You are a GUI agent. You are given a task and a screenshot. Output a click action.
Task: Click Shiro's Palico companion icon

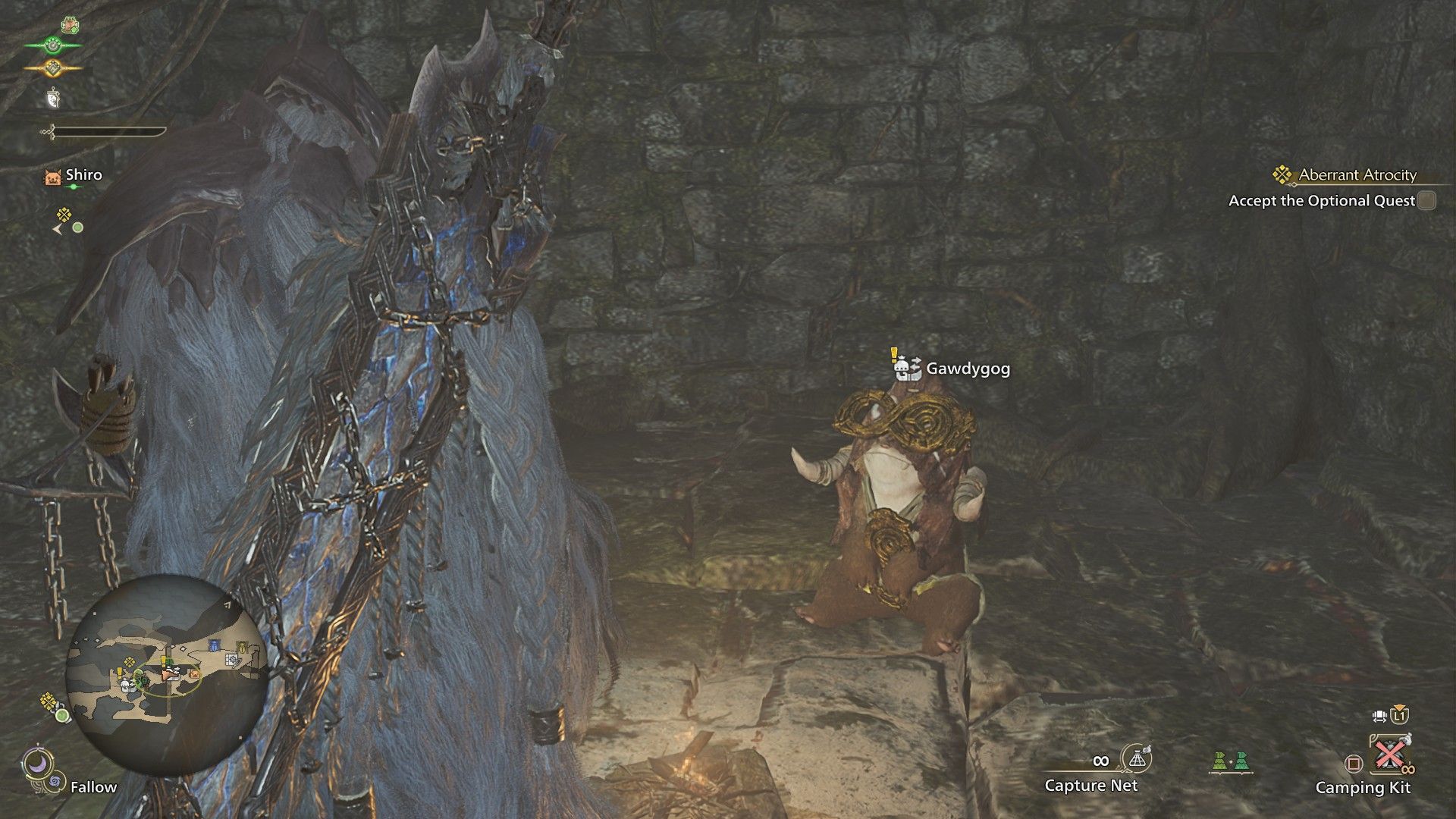[x=53, y=177]
